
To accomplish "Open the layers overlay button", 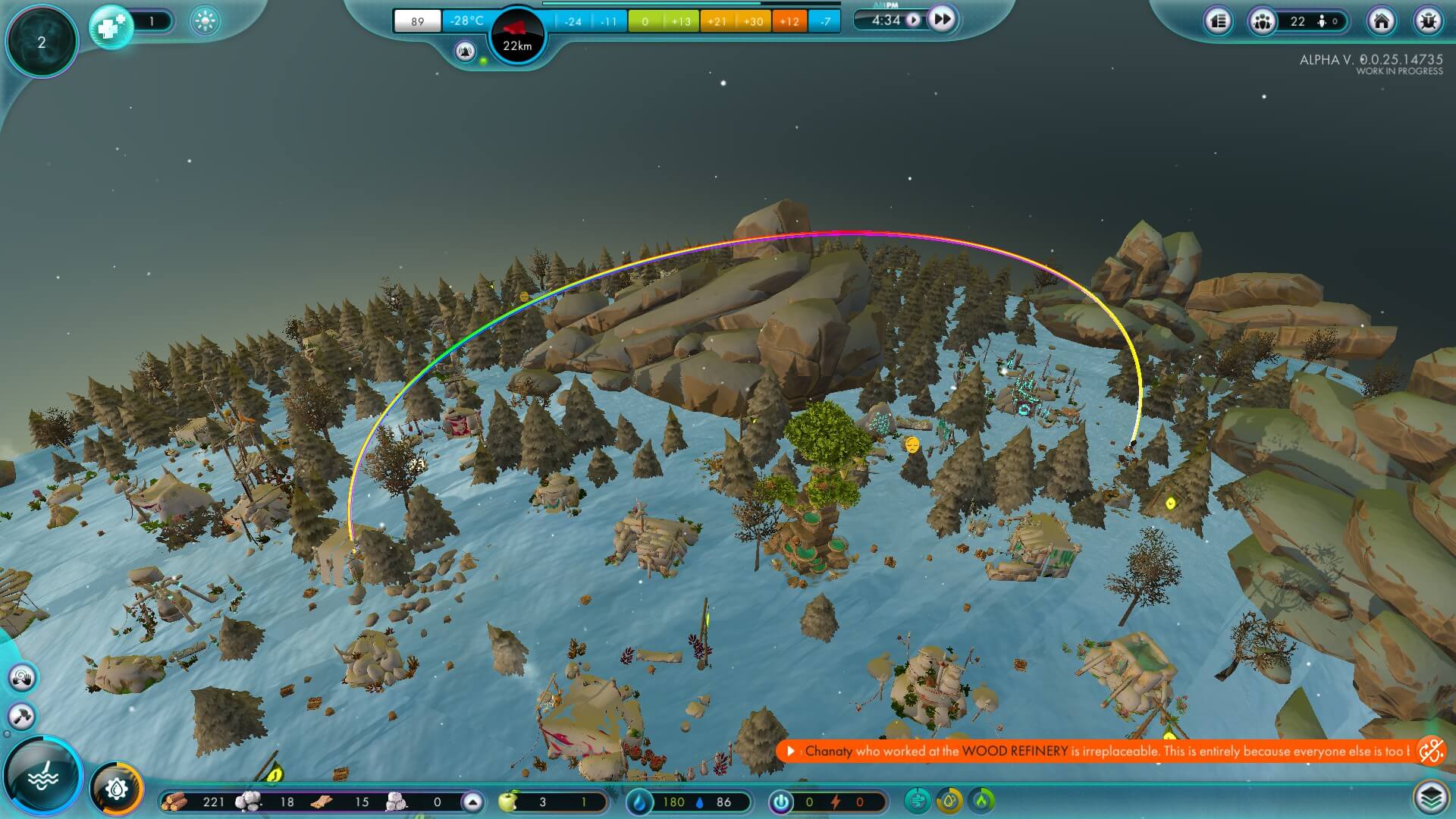I will pos(1430,797).
